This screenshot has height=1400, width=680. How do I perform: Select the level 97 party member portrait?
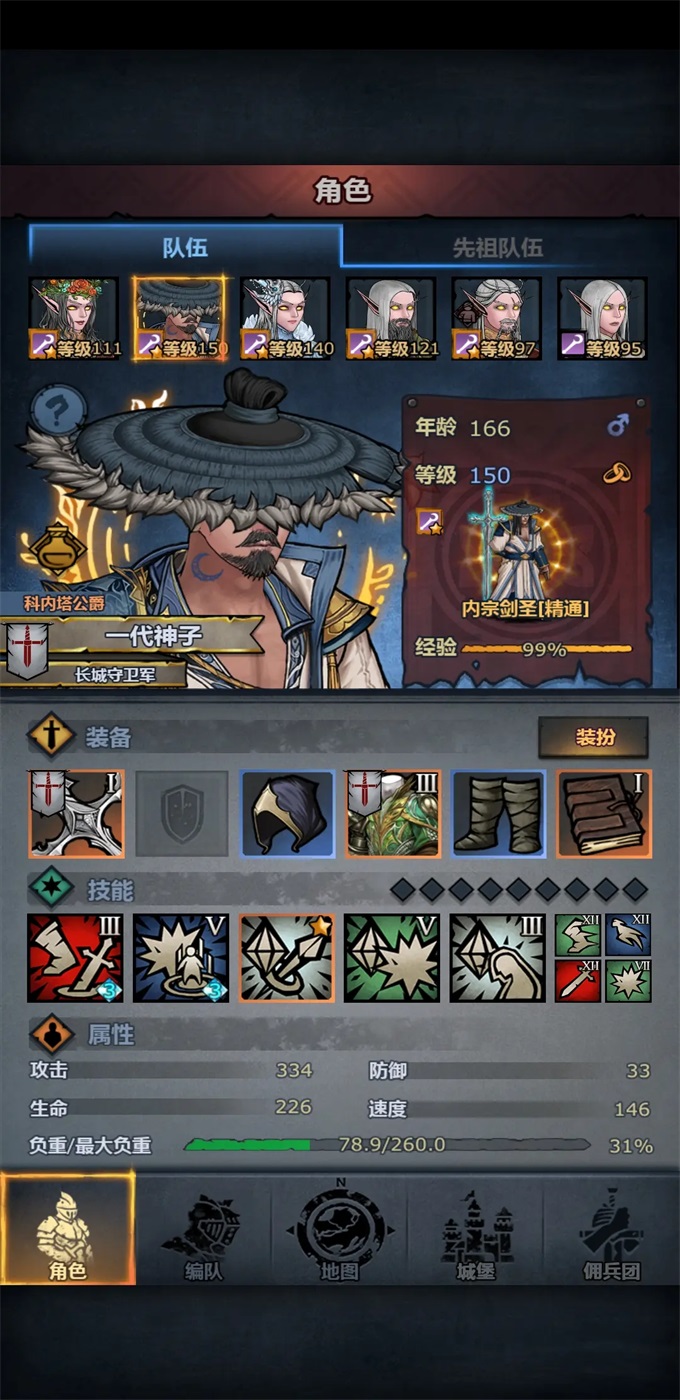coord(497,319)
